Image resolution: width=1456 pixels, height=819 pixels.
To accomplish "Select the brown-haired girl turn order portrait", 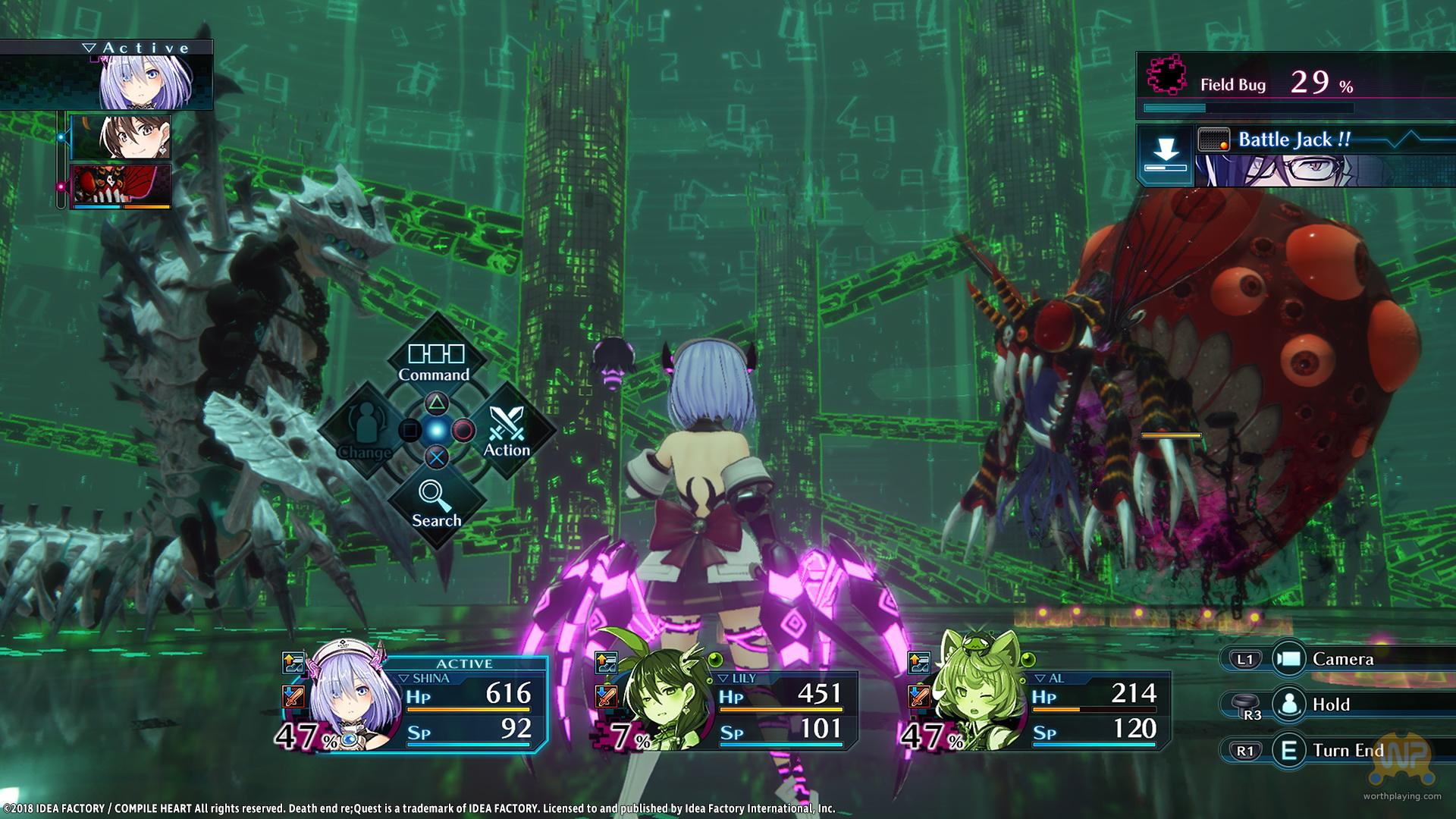I will click(121, 137).
